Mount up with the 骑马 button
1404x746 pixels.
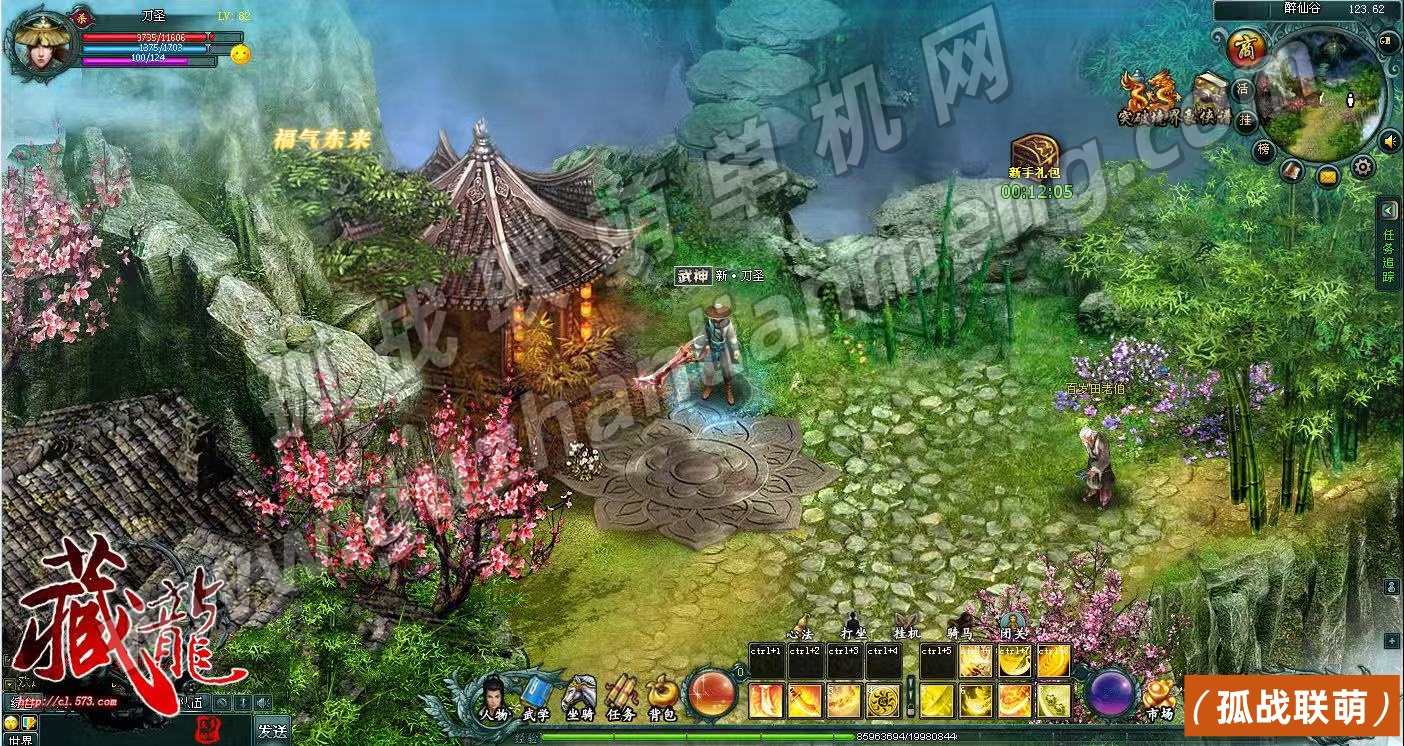tap(959, 625)
